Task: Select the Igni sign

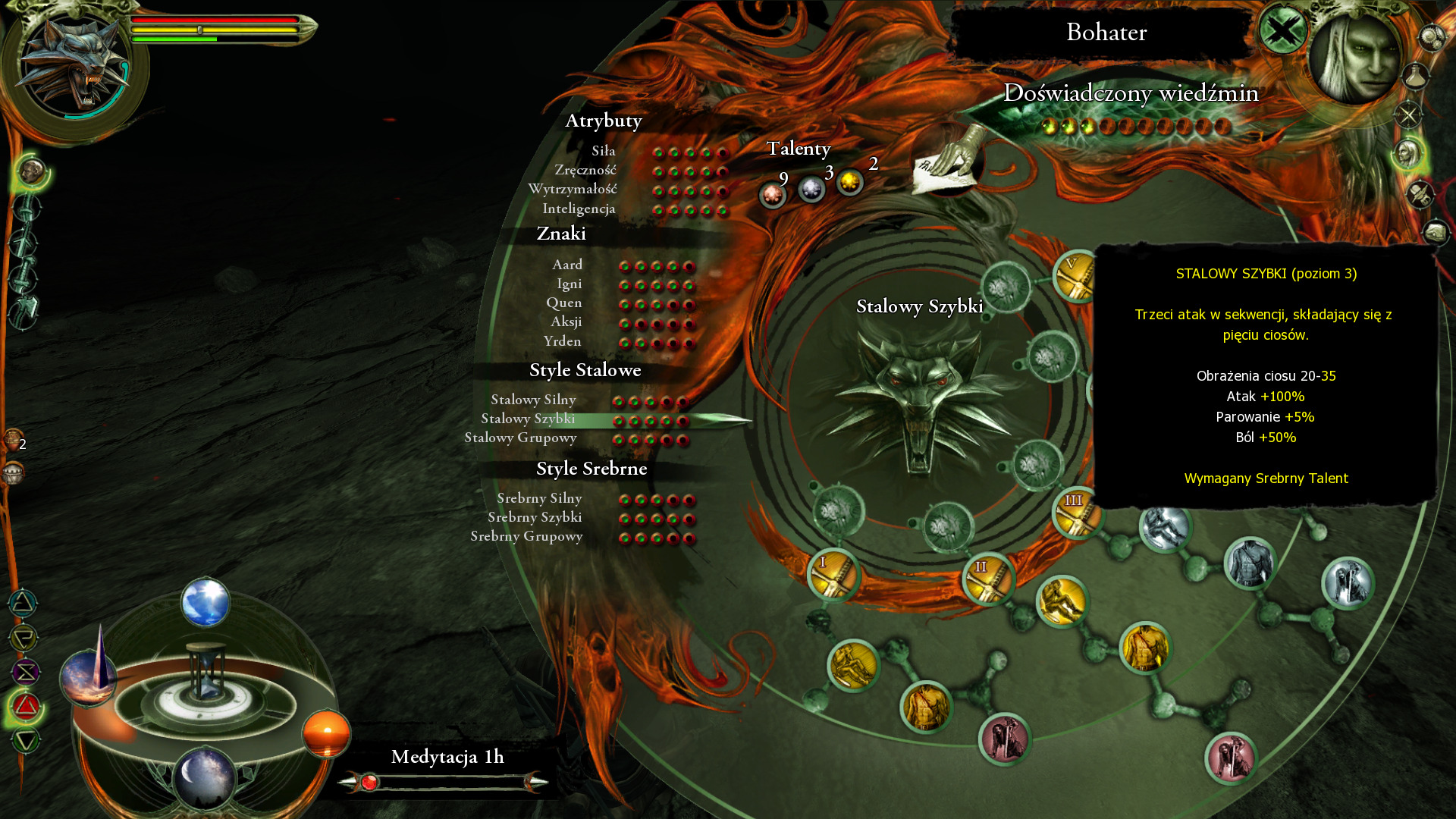Action: coord(570,284)
